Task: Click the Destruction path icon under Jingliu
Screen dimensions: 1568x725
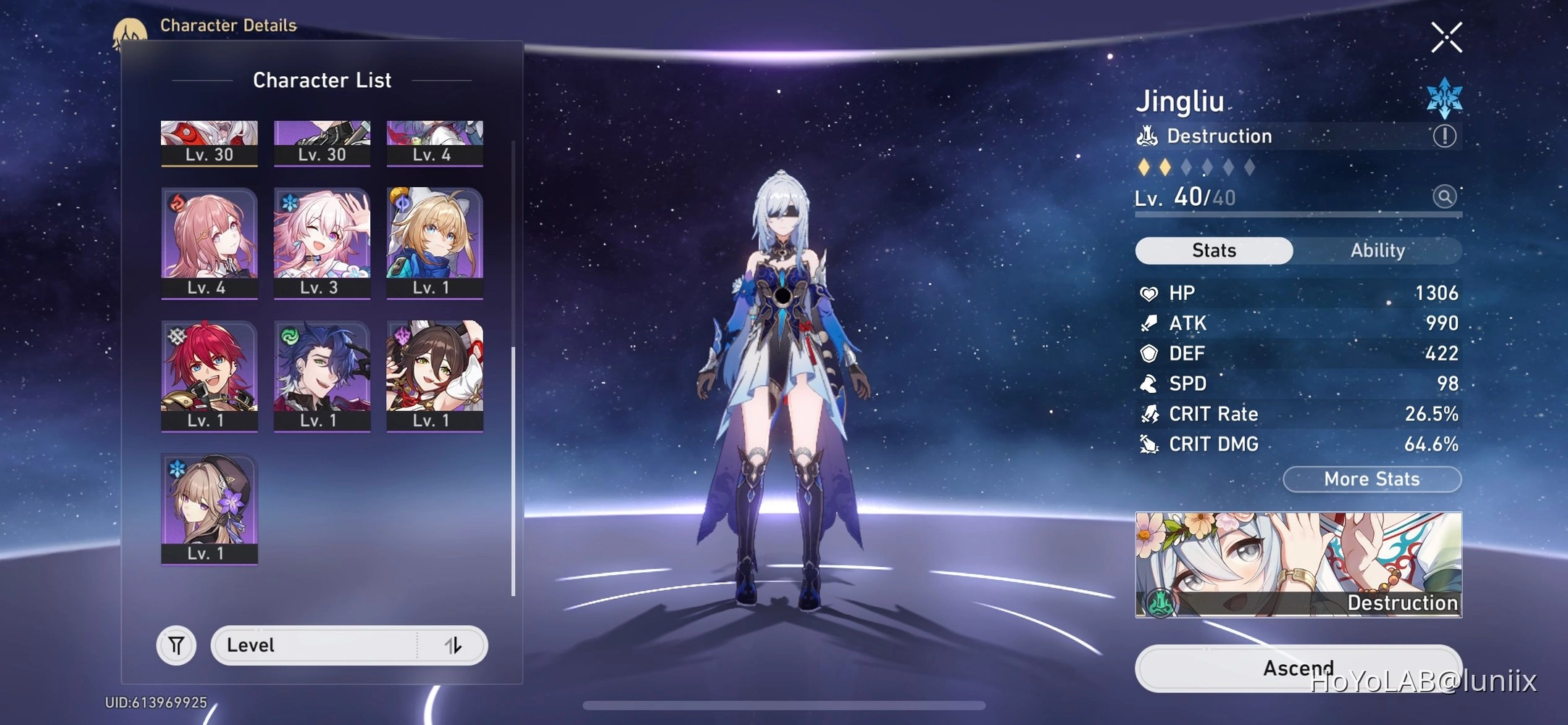Action: click(1147, 135)
